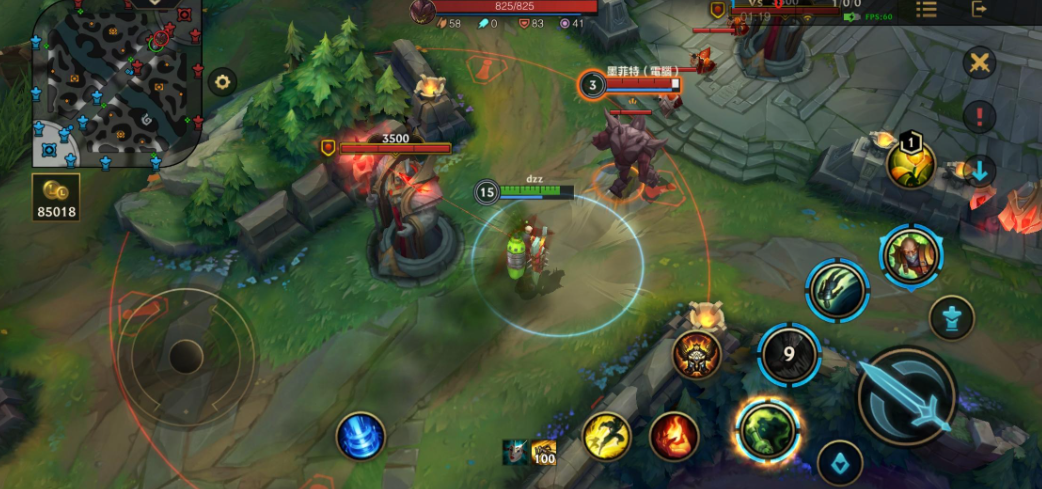Click the exit door icon
The height and width of the screenshot is (489, 1042).
pyautogui.click(x=979, y=9)
